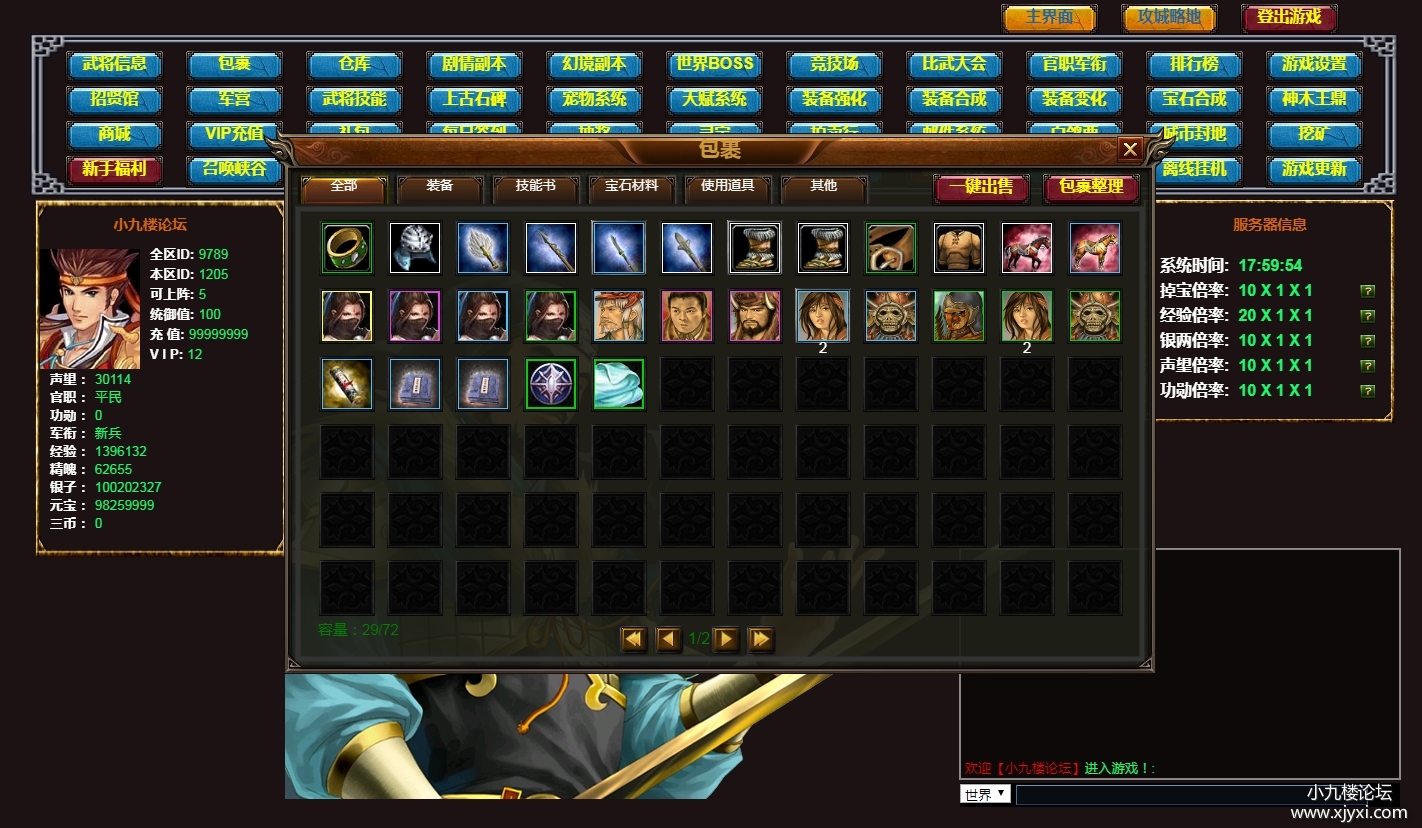Go to the next inventory page

pyautogui.click(x=727, y=639)
